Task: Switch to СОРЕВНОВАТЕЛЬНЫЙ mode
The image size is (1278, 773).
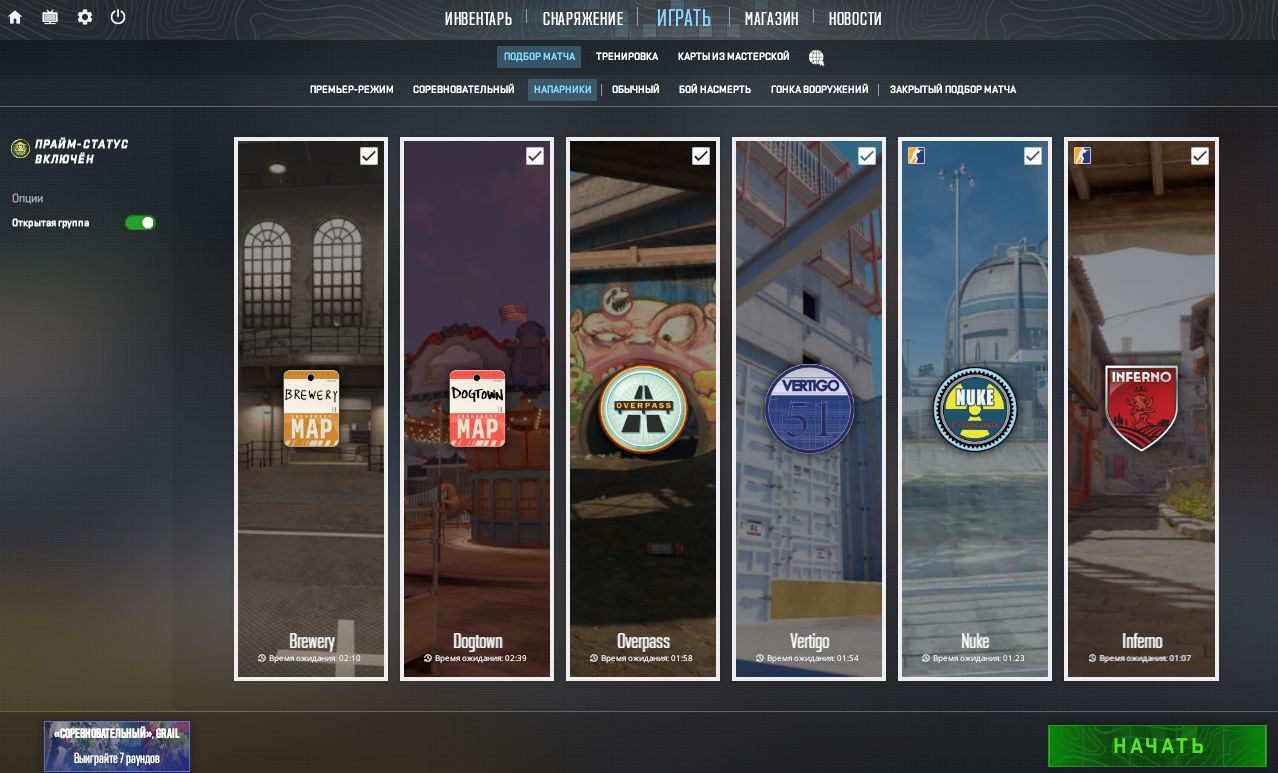Action: [x=463, y=90]
